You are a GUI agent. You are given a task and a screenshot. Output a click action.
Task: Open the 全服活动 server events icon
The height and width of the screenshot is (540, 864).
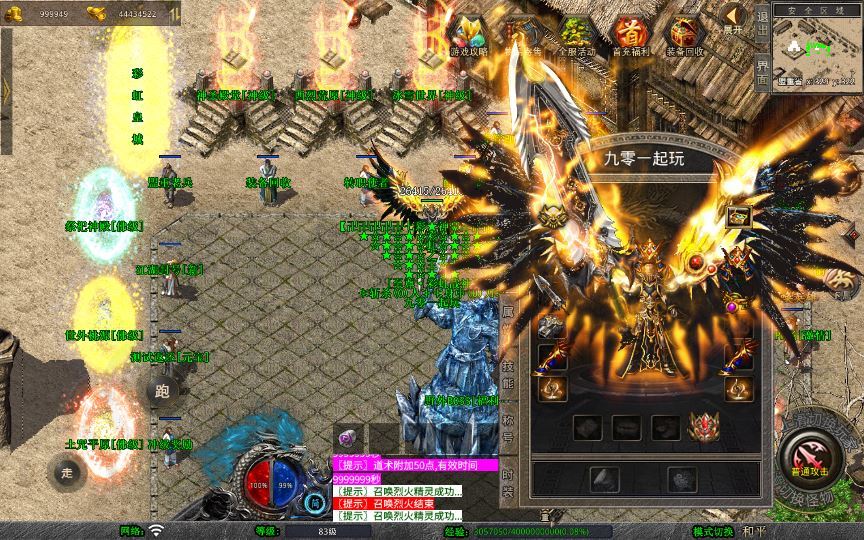click(576, 37)
